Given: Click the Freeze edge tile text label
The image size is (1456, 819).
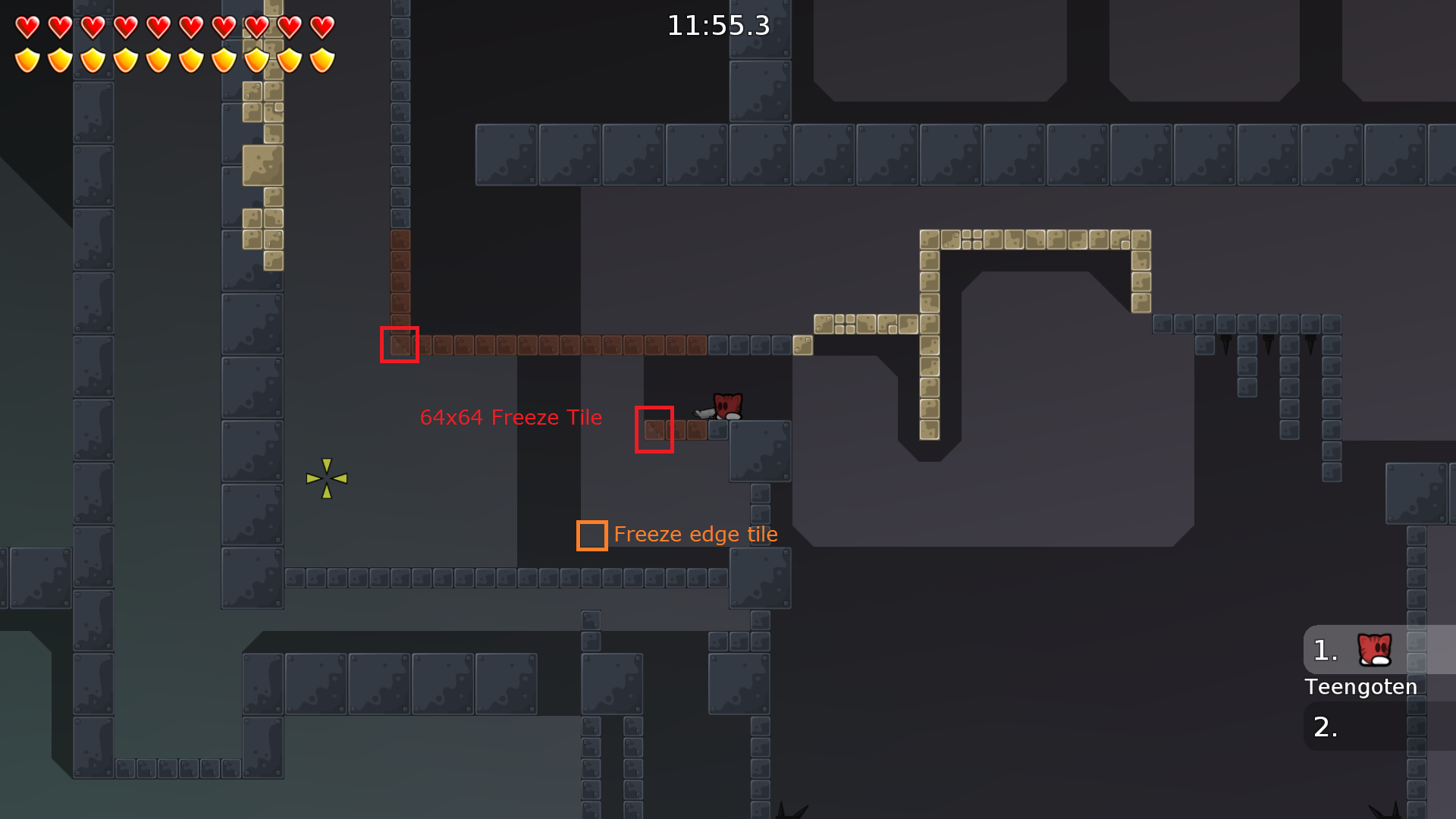Looking at the screenshot, I should click(x=696, y=534).
